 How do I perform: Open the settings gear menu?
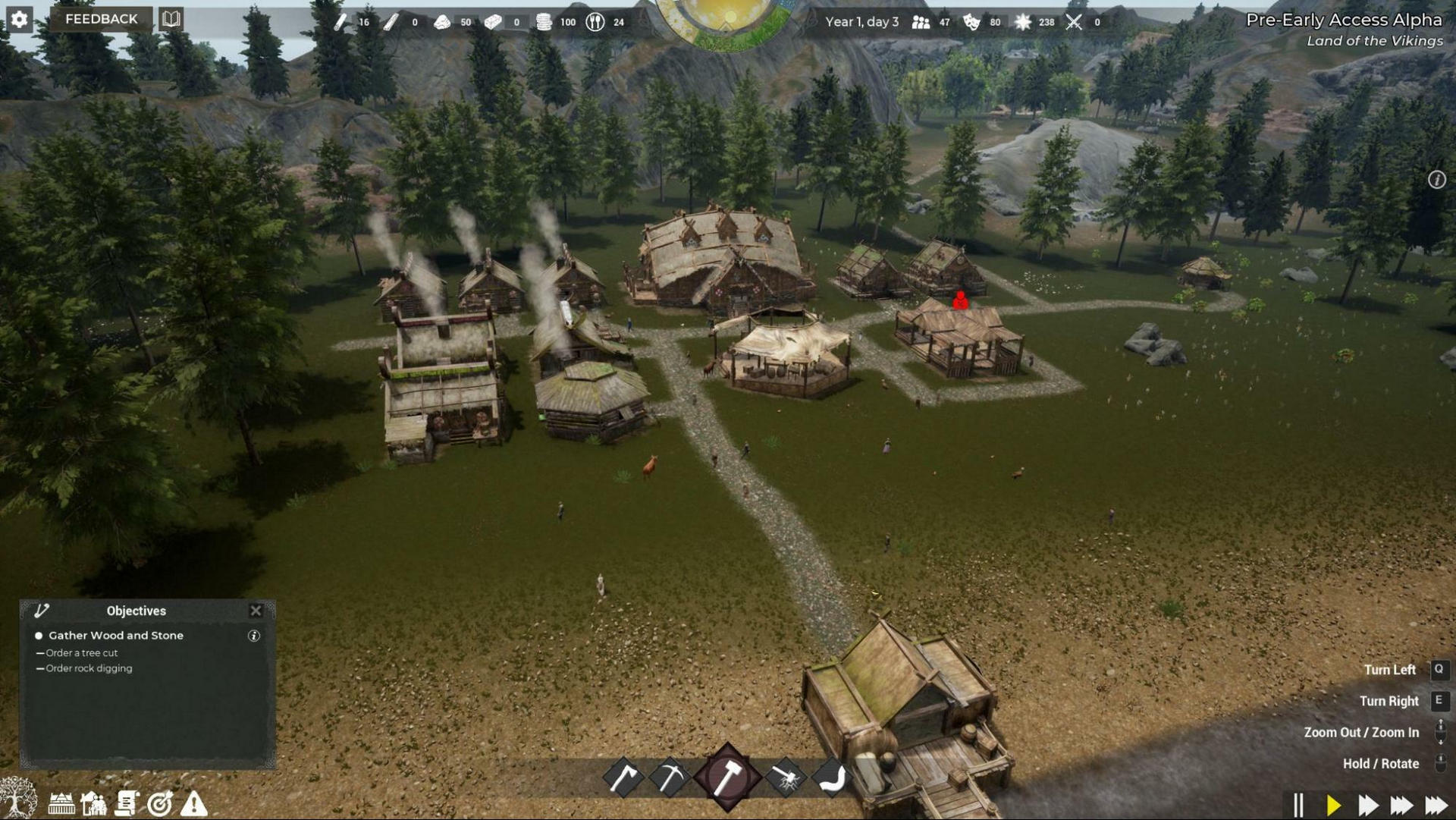pyautogui.click(x=19, y=19)
